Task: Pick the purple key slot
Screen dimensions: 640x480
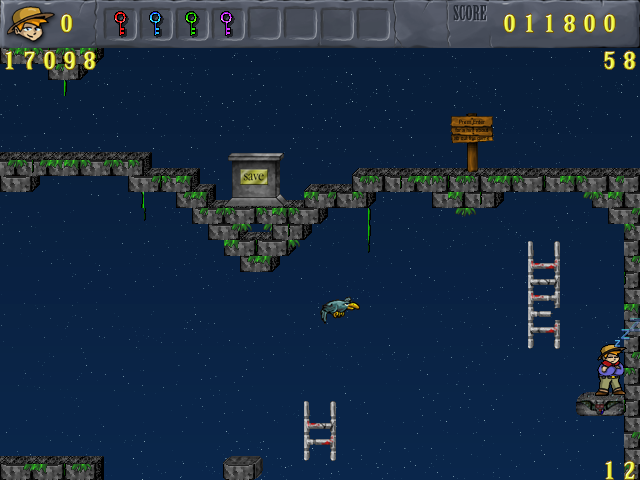Action: click(226, 23)
